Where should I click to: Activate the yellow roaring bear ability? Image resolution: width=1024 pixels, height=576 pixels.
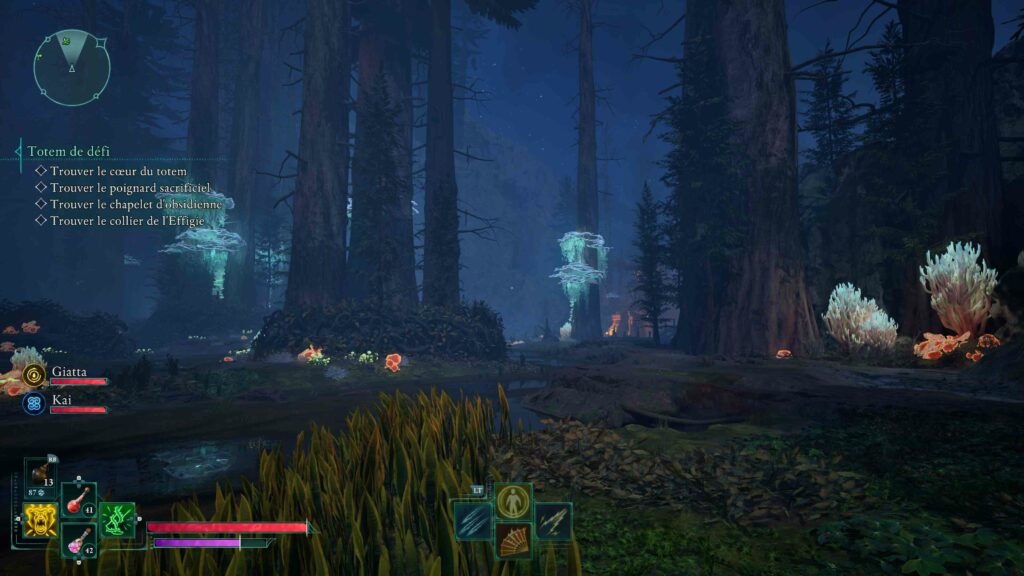coord(40,520)
